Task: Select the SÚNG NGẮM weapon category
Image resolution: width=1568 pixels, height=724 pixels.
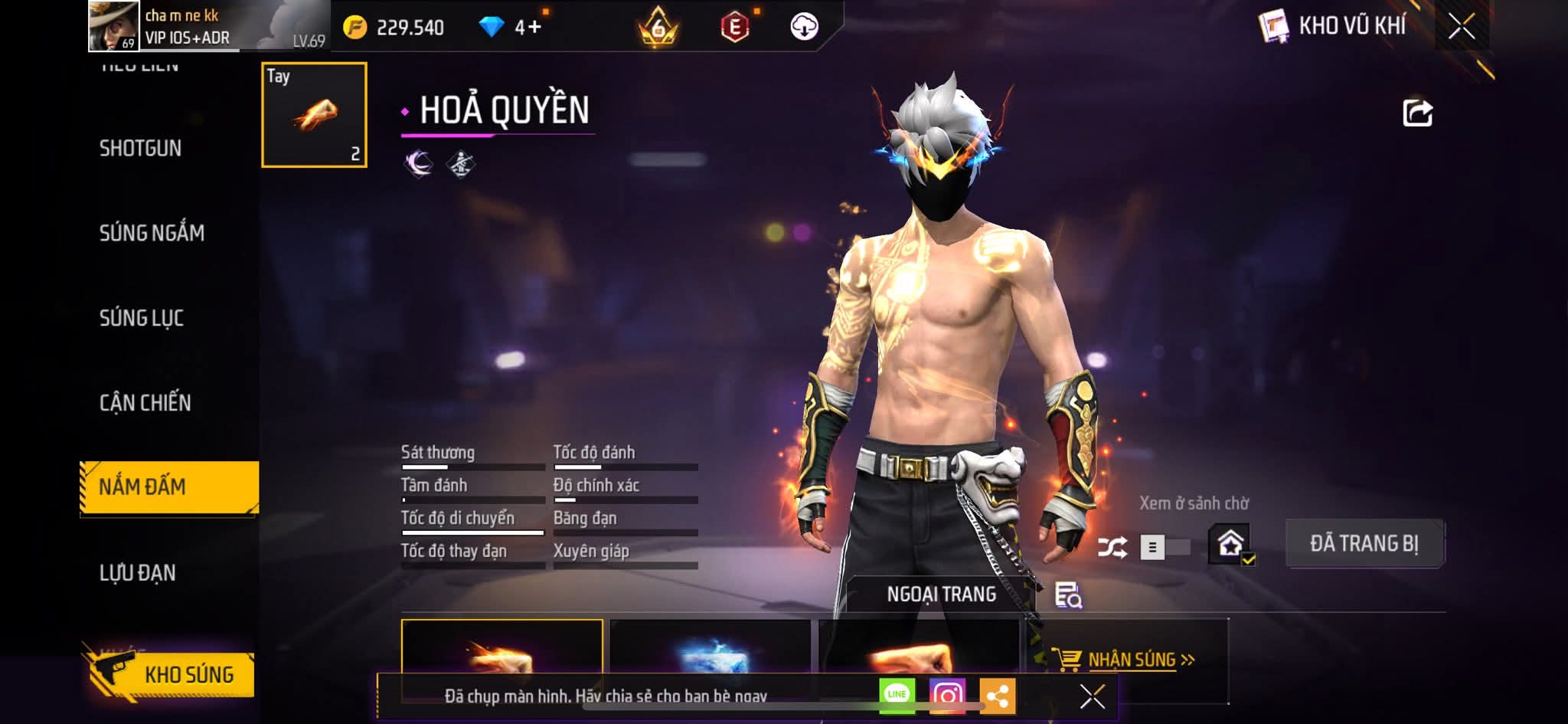Action: pyautogui.click(x=152, y=233)
